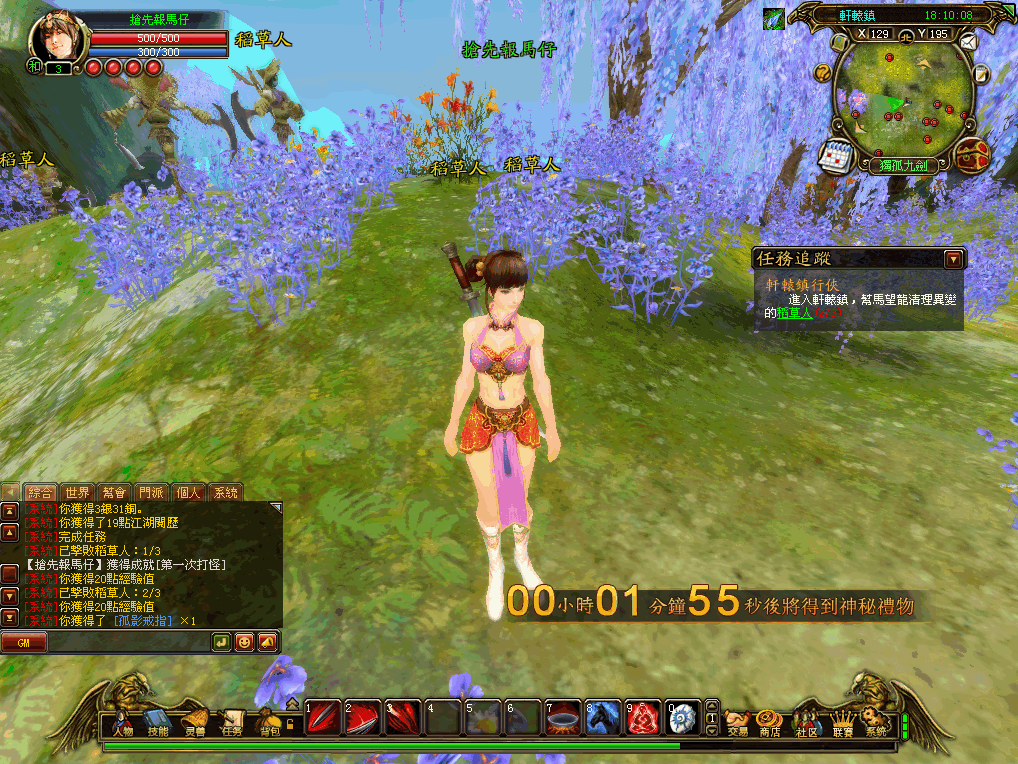
Task: Activate the blue horse mount skill
Action: coord(600,717)
